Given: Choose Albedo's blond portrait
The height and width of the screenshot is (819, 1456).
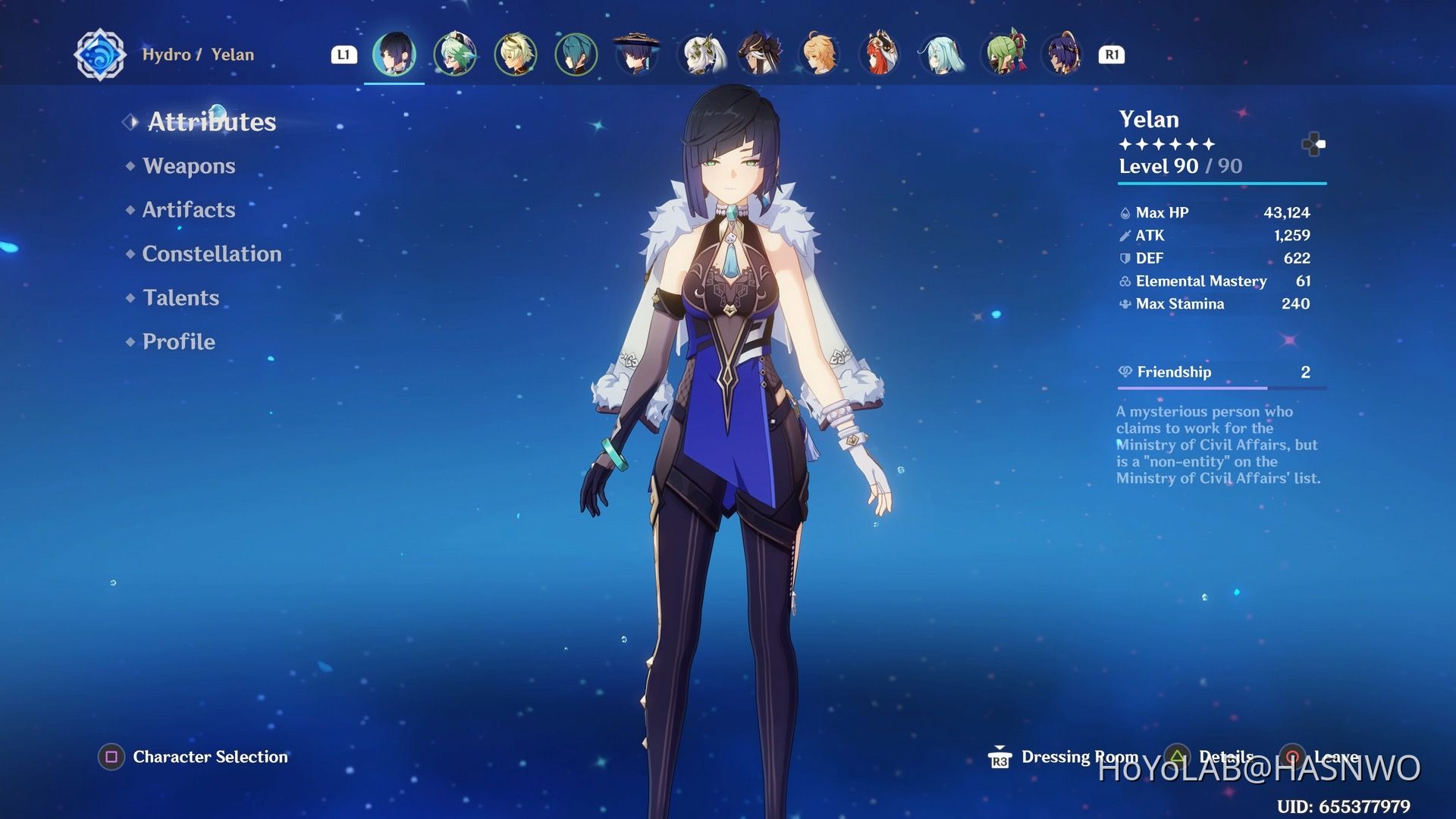Looking at the screenshot, I should click(x=516, y=54).
